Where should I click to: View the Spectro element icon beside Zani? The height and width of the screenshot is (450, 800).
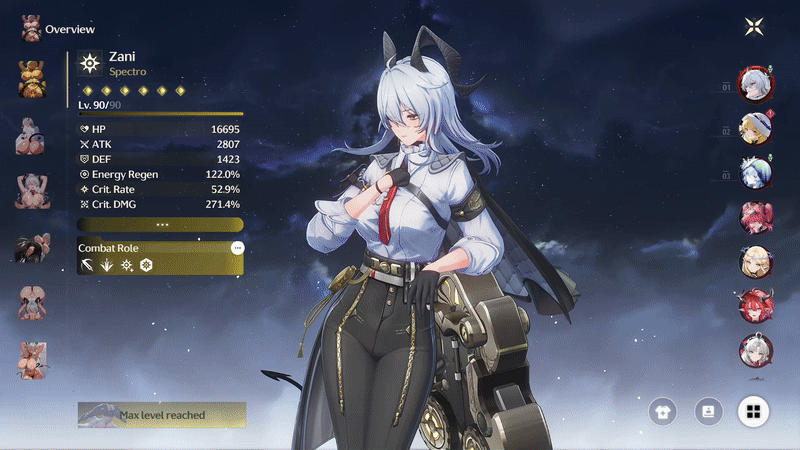click(x=90, y=63)
